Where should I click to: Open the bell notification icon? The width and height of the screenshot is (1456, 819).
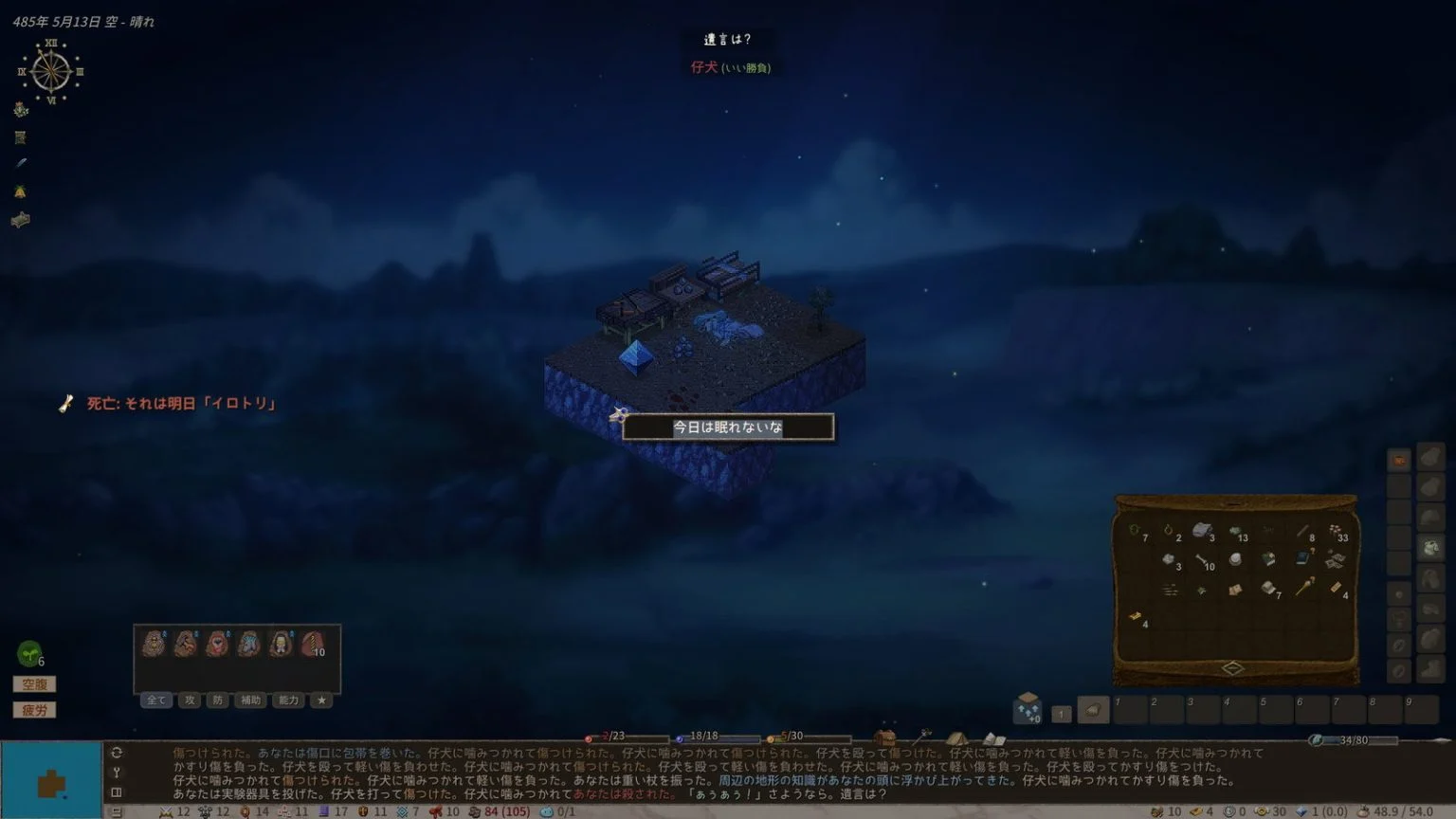coord(20,191)
